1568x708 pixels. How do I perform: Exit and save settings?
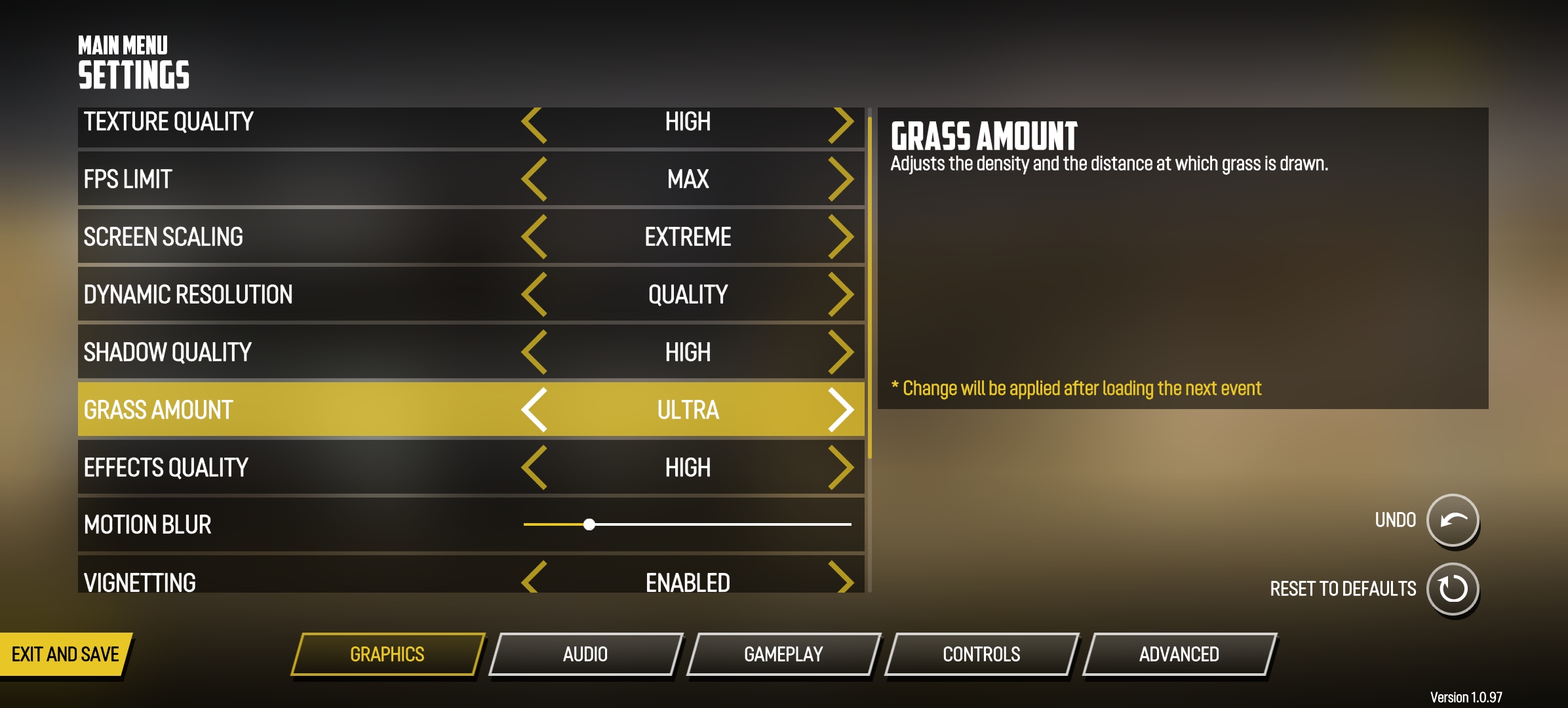point(66,654)
